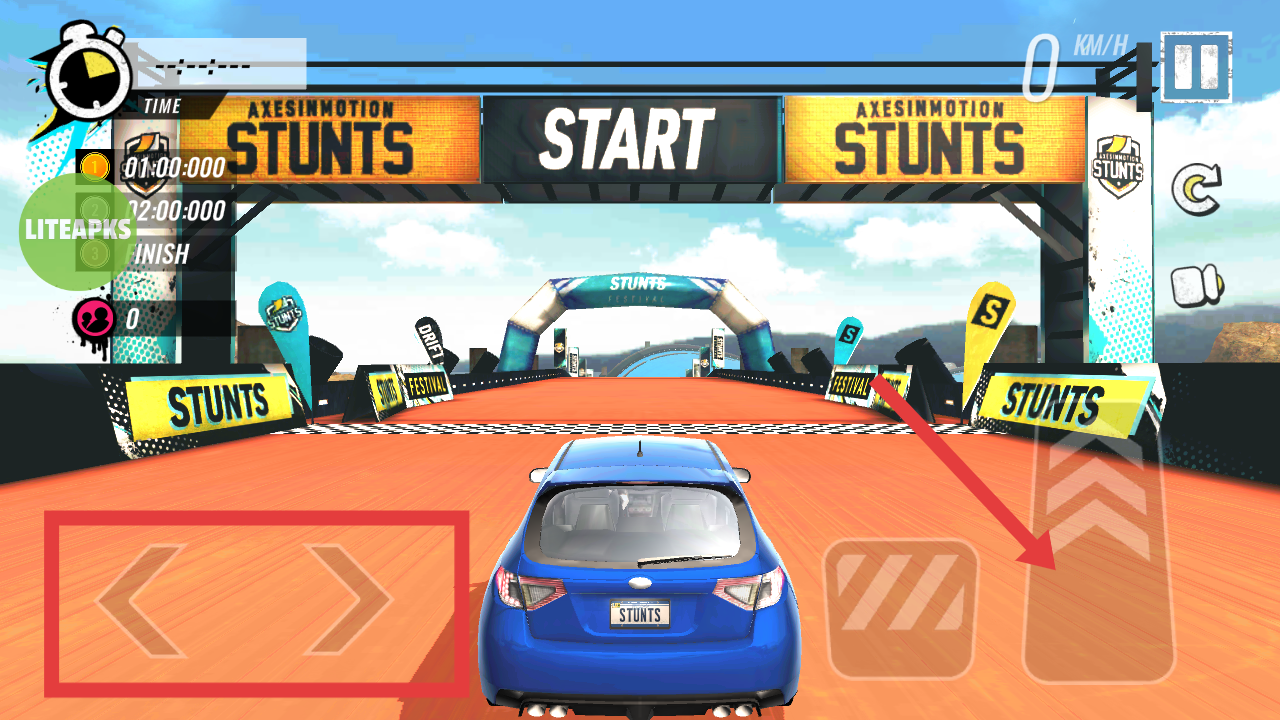This screenshot has width=1280, height=720.
Task: Click the green LITEAPKS overlay badge
Action: [x=77, y=230]
